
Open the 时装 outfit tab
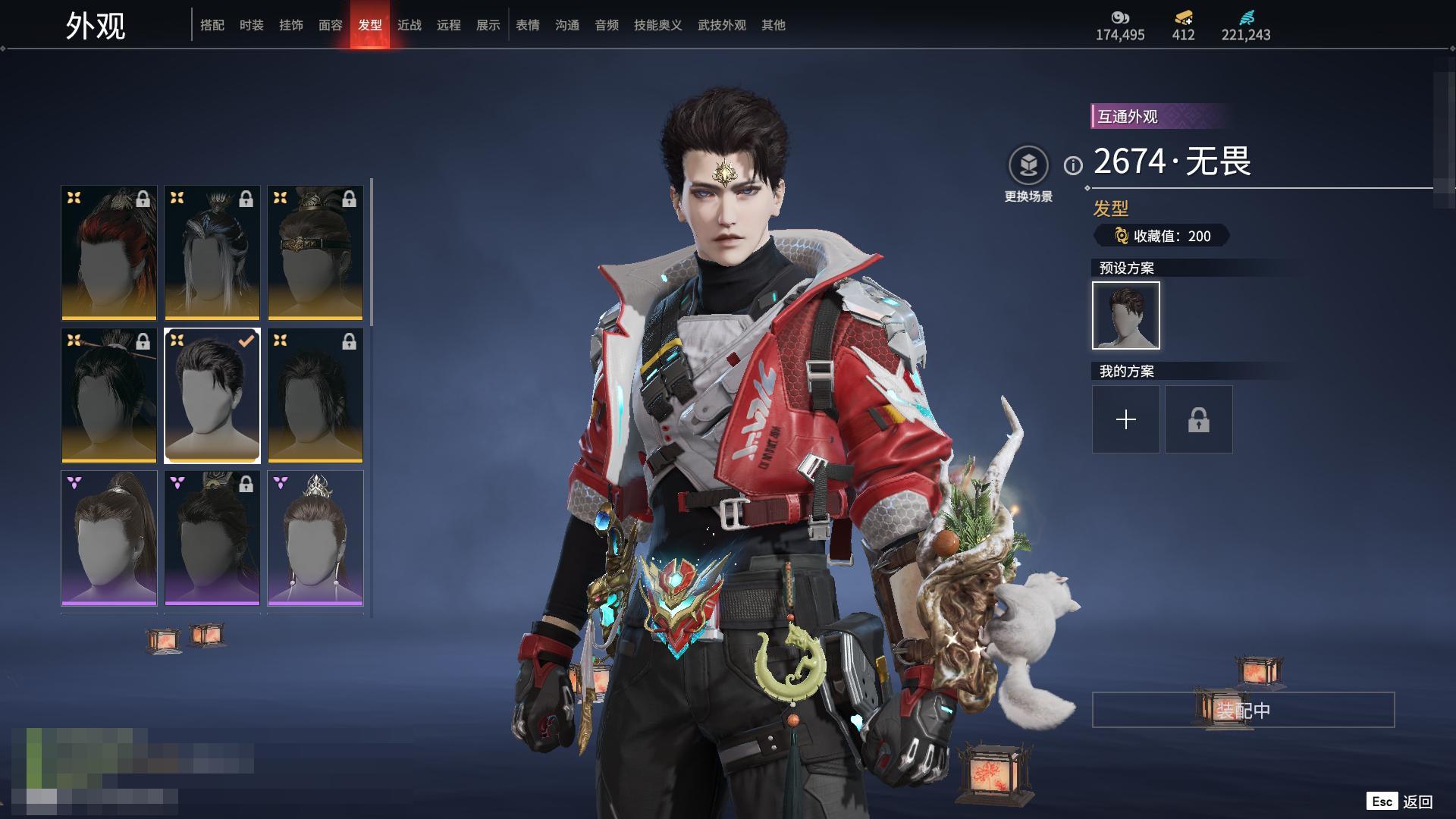[252, 25]
